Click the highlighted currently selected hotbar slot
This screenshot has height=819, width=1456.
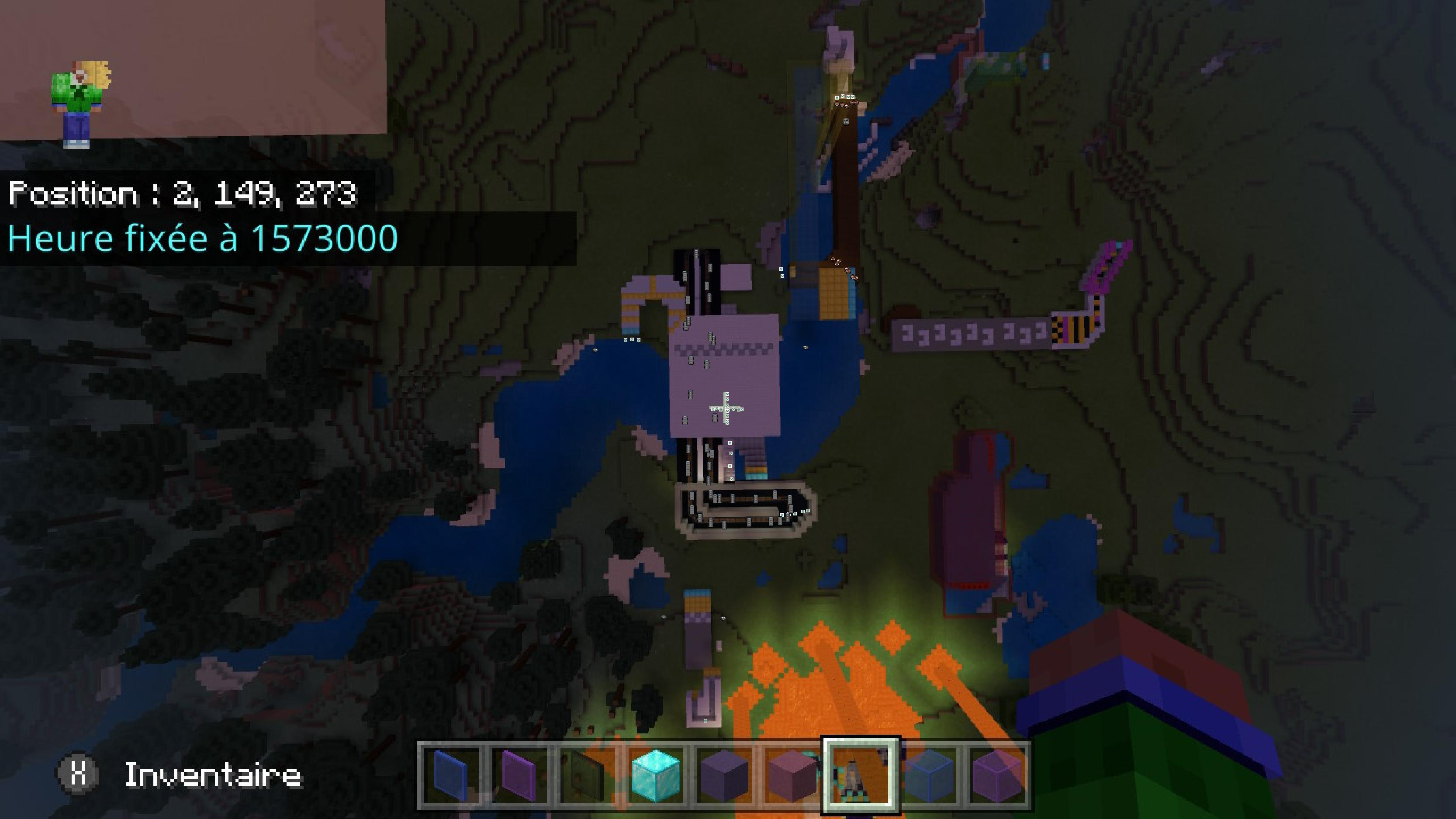[860, 775]
